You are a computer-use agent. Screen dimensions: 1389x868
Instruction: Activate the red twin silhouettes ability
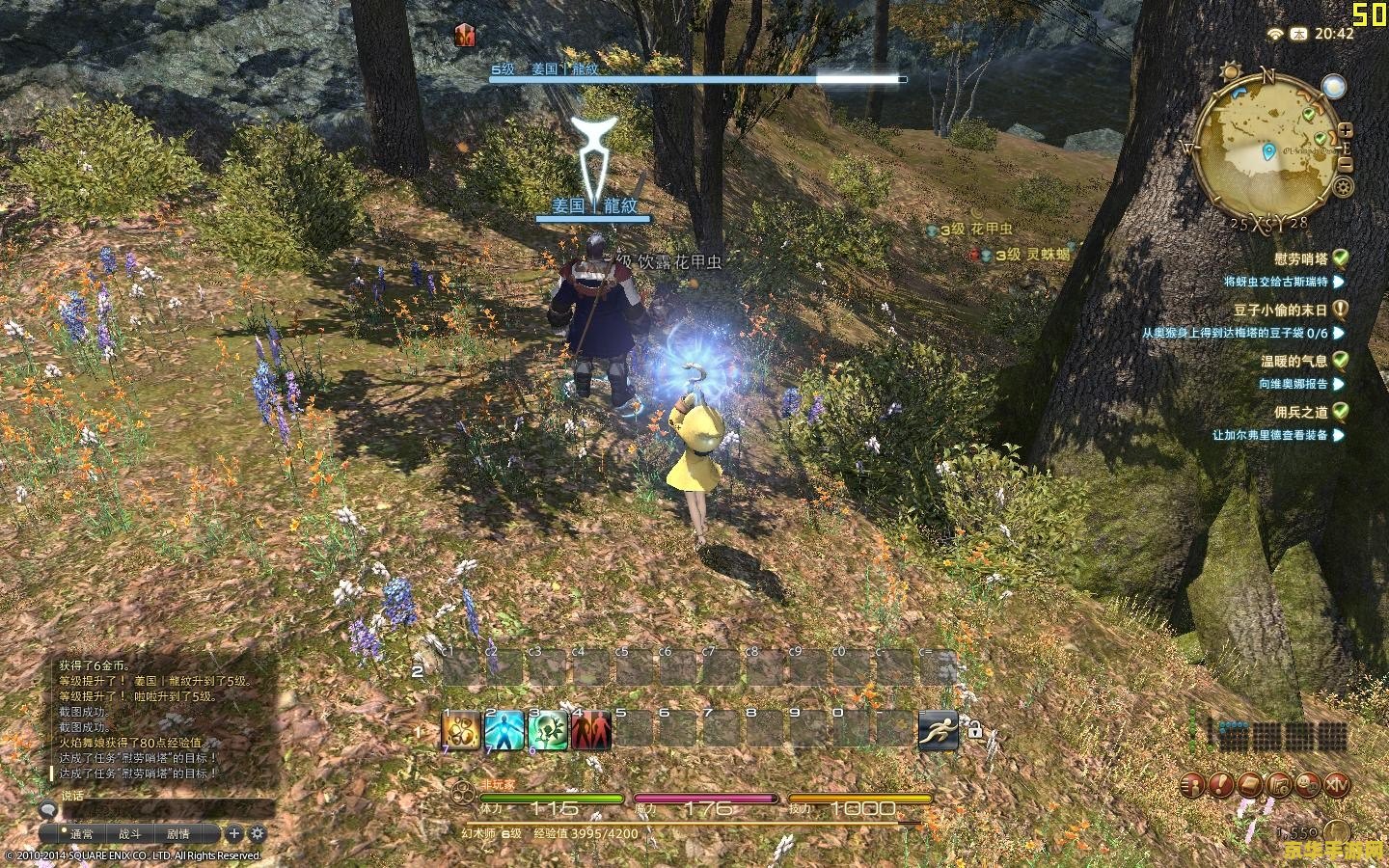click(590, 731)
